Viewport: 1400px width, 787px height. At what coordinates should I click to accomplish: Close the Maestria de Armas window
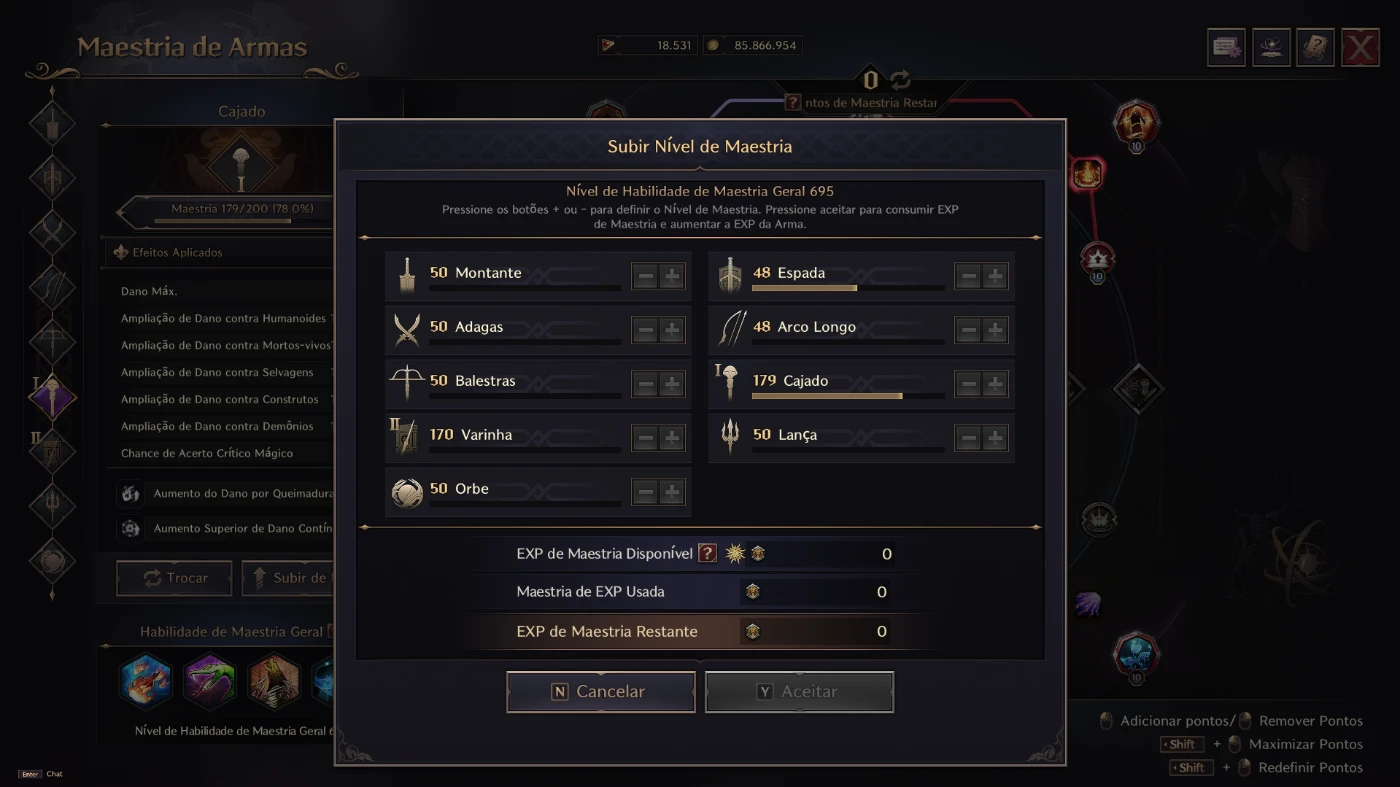click(x=1360, y=48)
